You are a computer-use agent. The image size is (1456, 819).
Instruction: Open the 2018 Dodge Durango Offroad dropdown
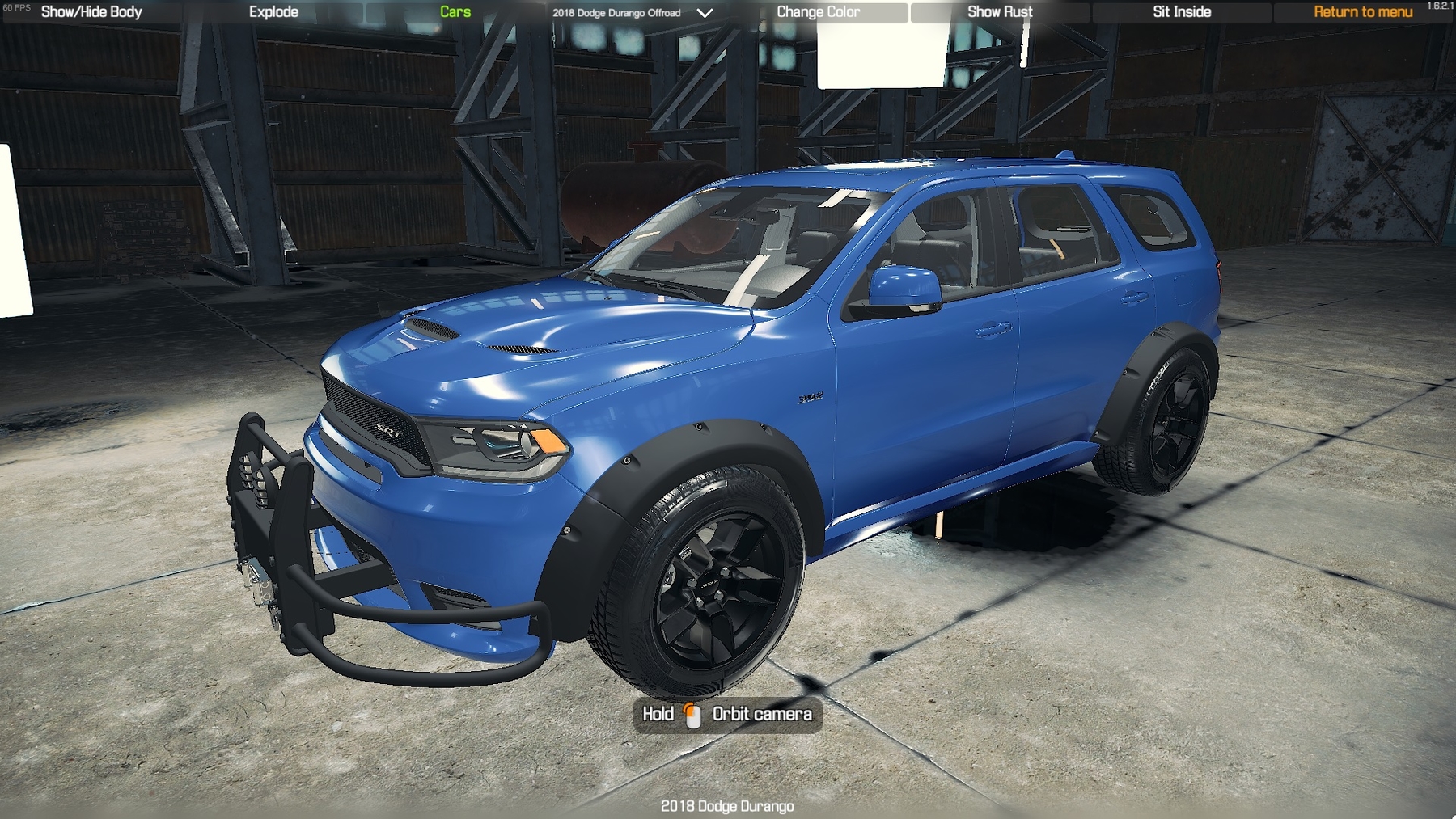(x=617, y=12)
